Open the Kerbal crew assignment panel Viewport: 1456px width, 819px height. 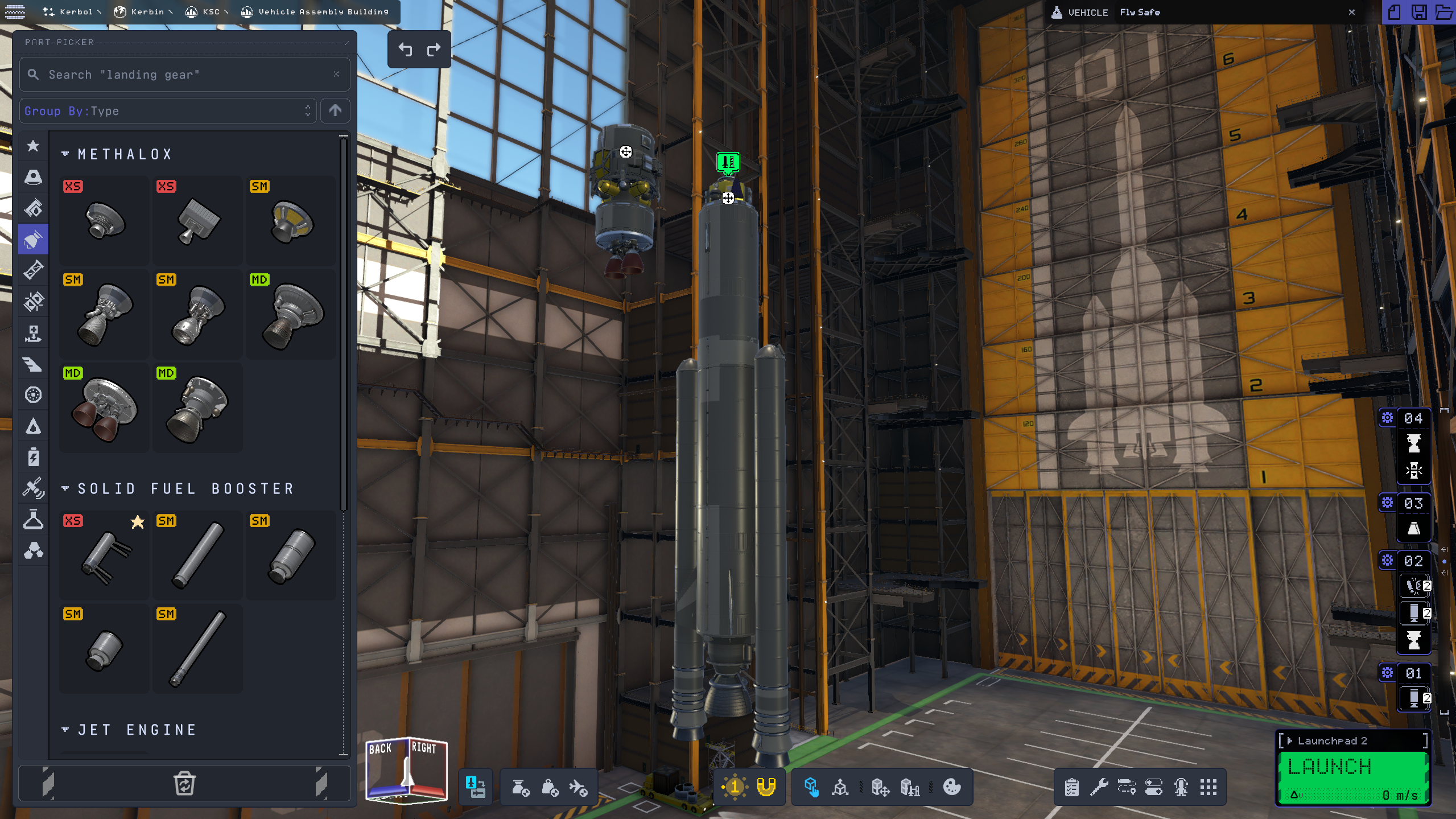1181,788
